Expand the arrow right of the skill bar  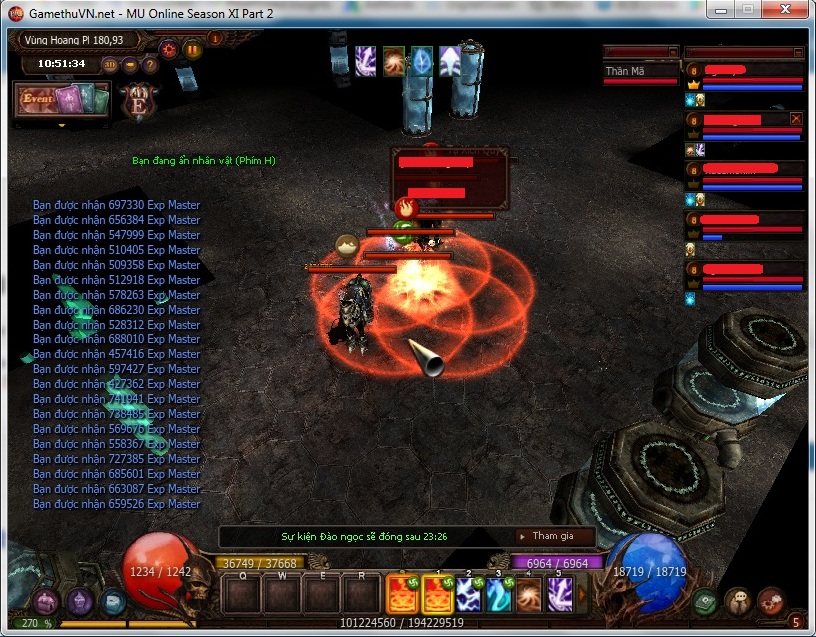pos(583,594)
